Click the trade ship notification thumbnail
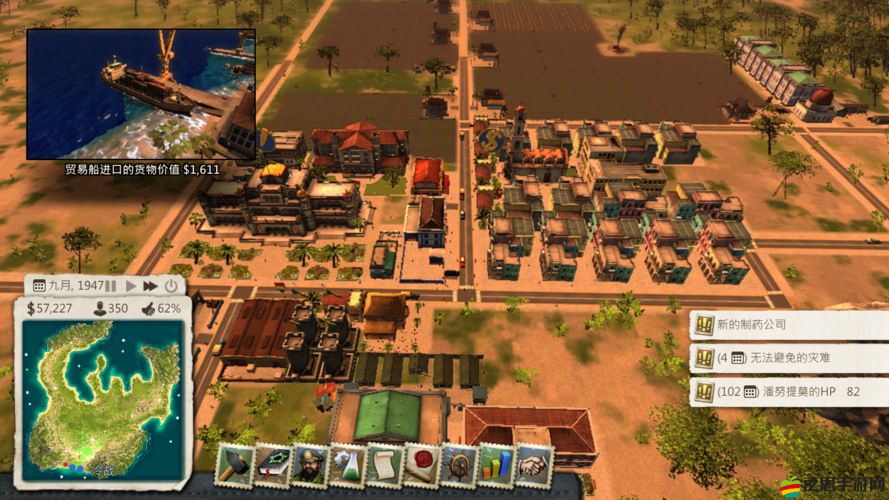This screenshot has width=889, height=500. (140, 93)
